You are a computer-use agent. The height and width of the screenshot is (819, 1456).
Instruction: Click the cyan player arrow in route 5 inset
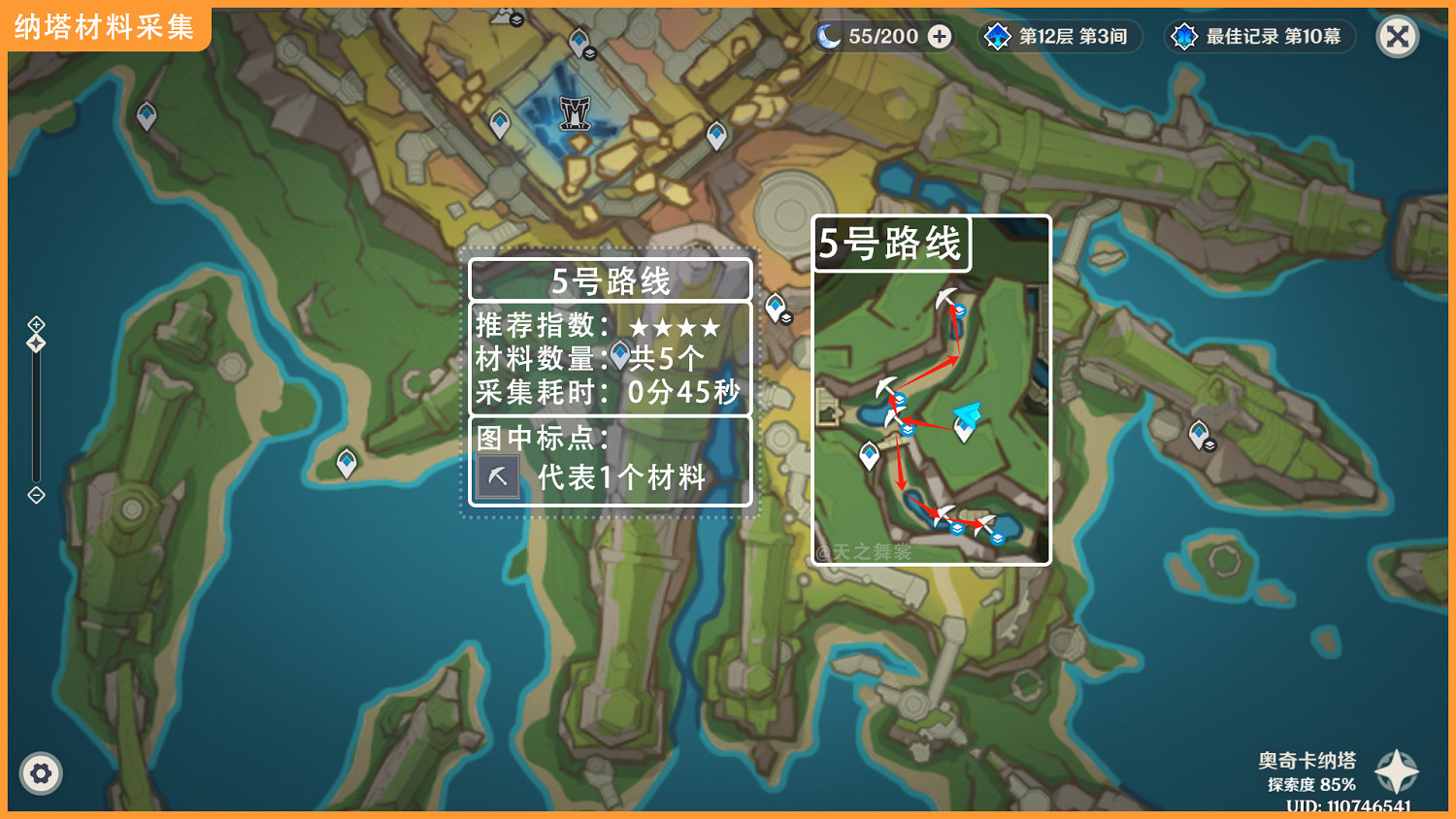969,414
